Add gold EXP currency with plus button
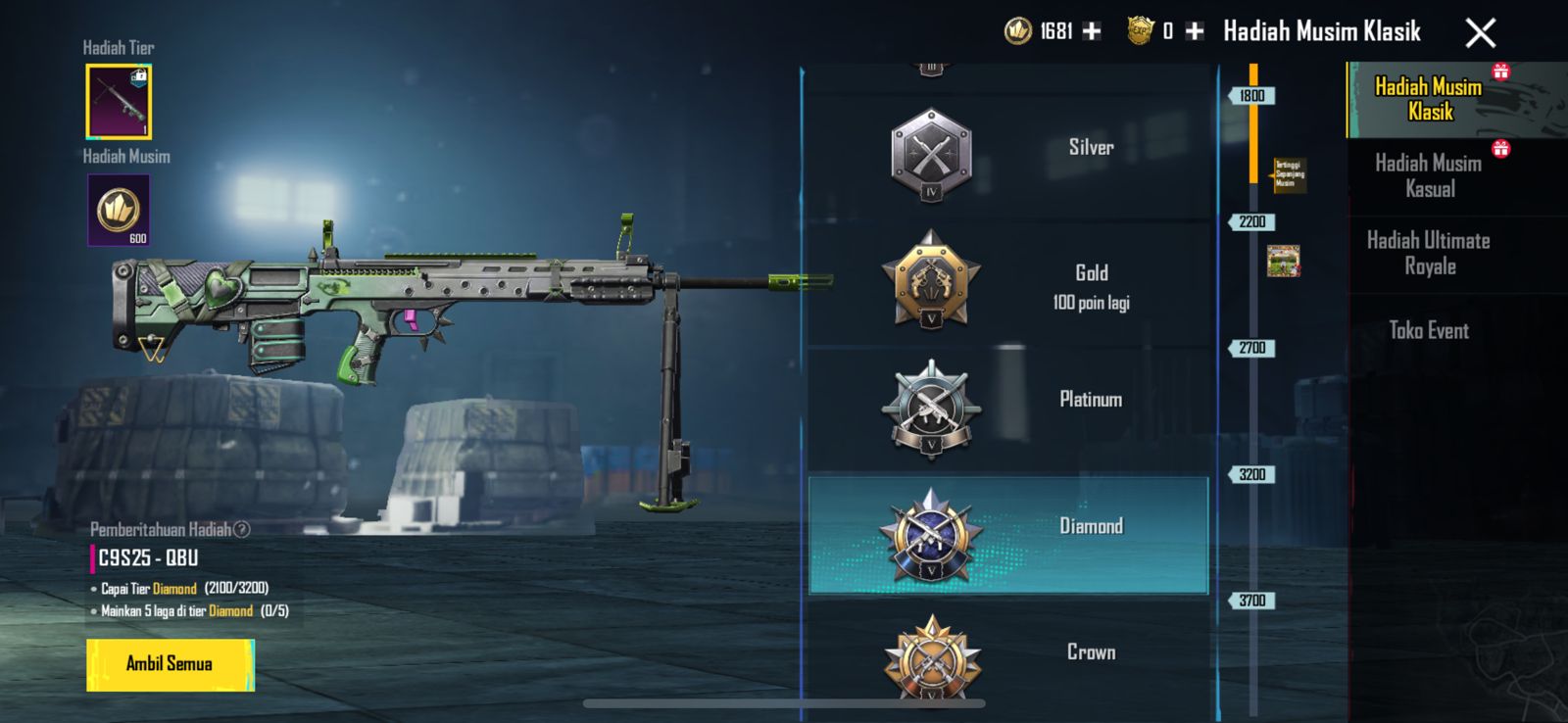The height and width of the screenshot is (723, 1568). click(x=1195, y=31)
